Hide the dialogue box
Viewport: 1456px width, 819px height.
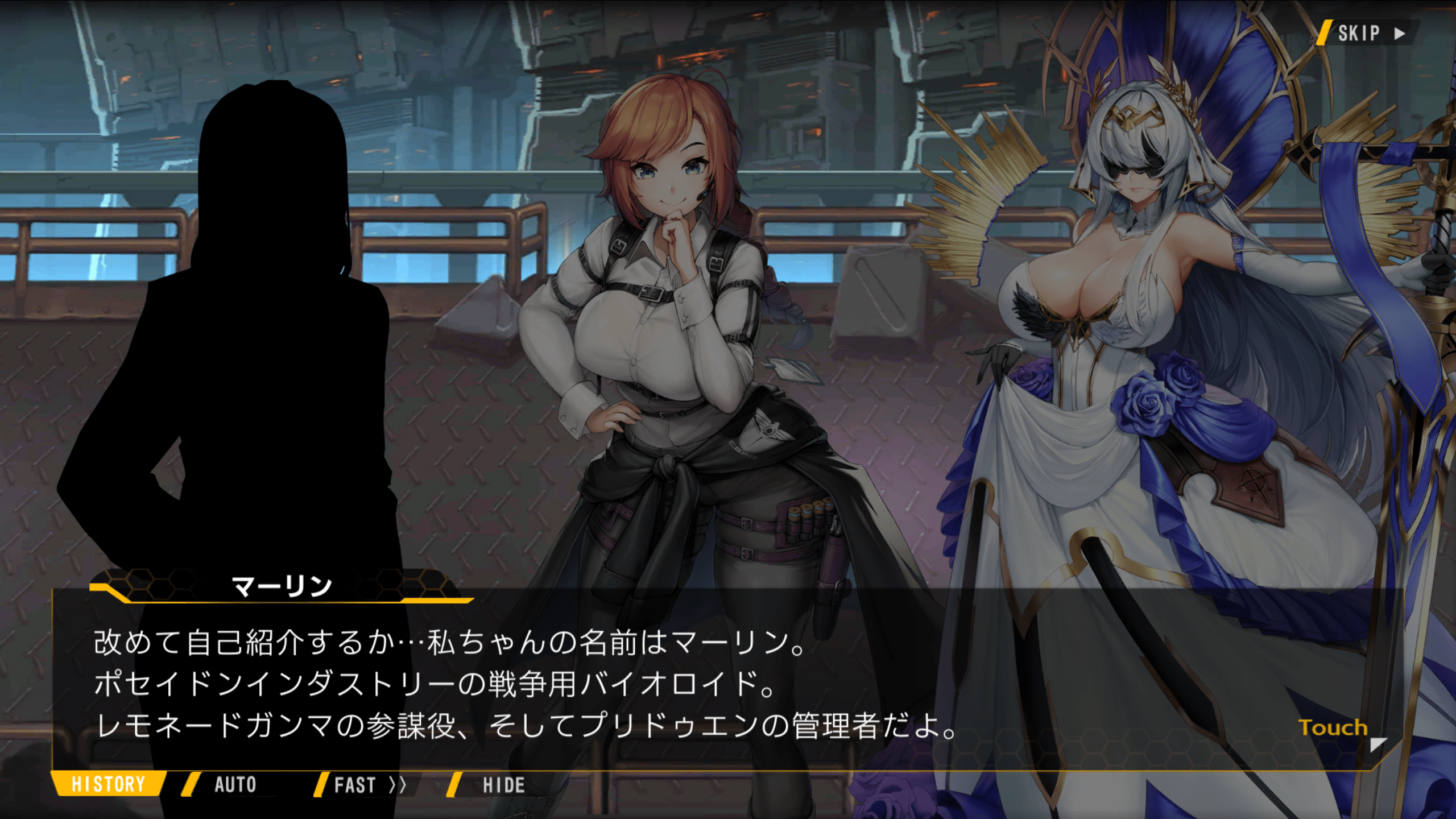tap(503, 785)
